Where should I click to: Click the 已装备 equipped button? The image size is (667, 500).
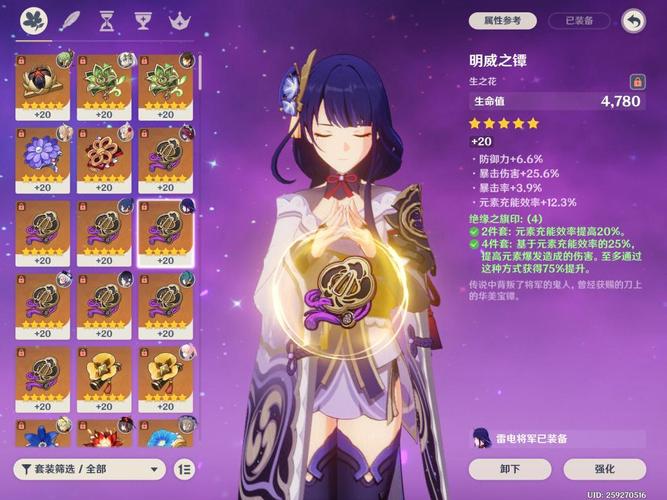click(580, 20)
